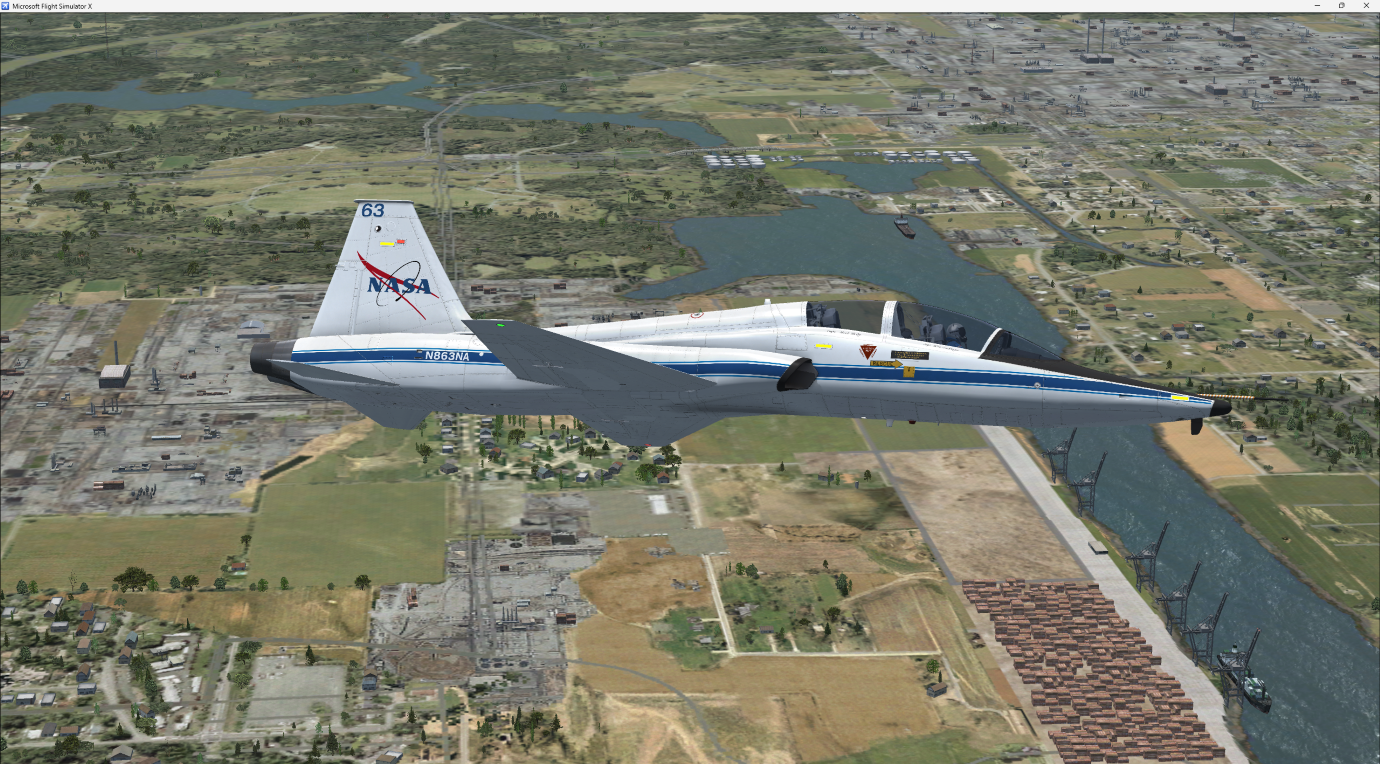Image resolution: width=1380 pixels, height=764 pixels.
Task: Click the NASA meatball logo on the tail
Action: [398, 286]
